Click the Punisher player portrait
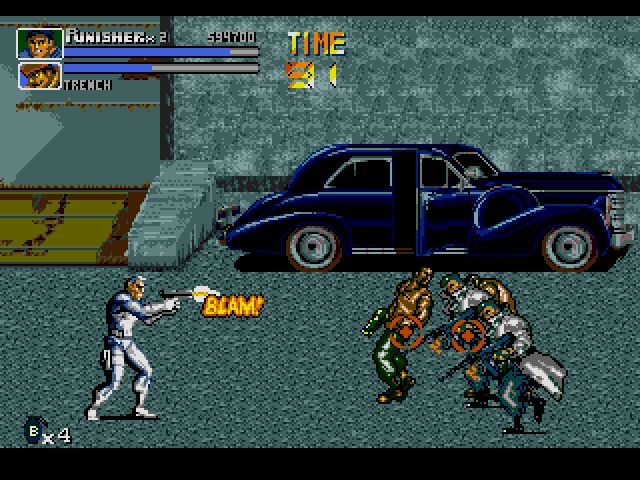The height and width of the screenshot is (480, 640). tap(40, 43)
